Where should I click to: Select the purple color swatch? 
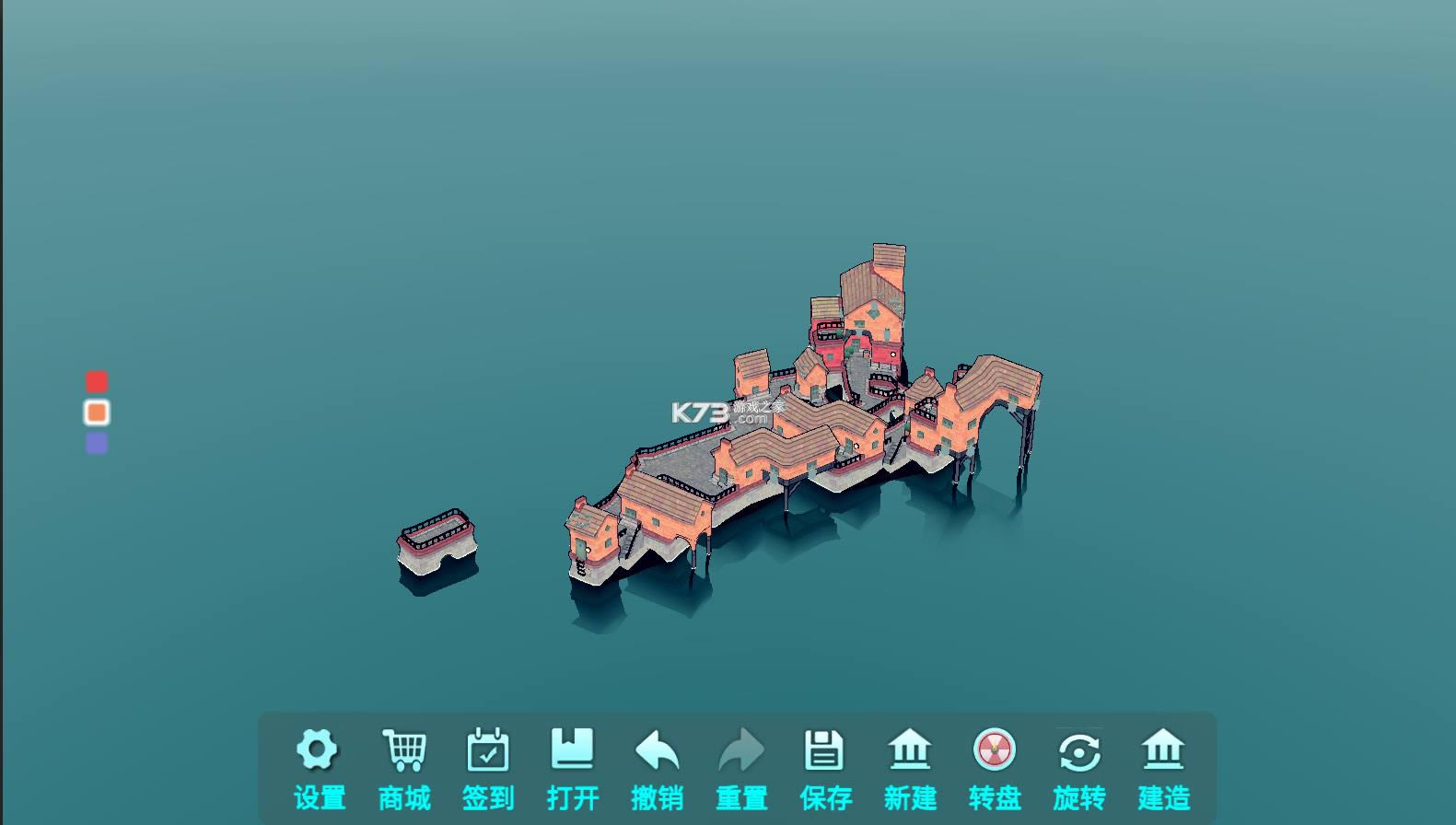pos(96,443)
